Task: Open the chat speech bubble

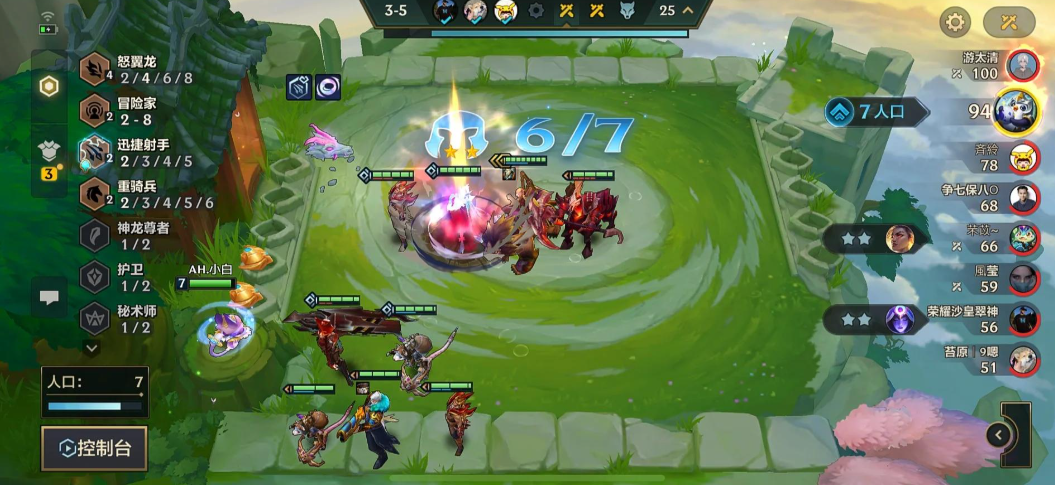Action: (x=48, y=298)
